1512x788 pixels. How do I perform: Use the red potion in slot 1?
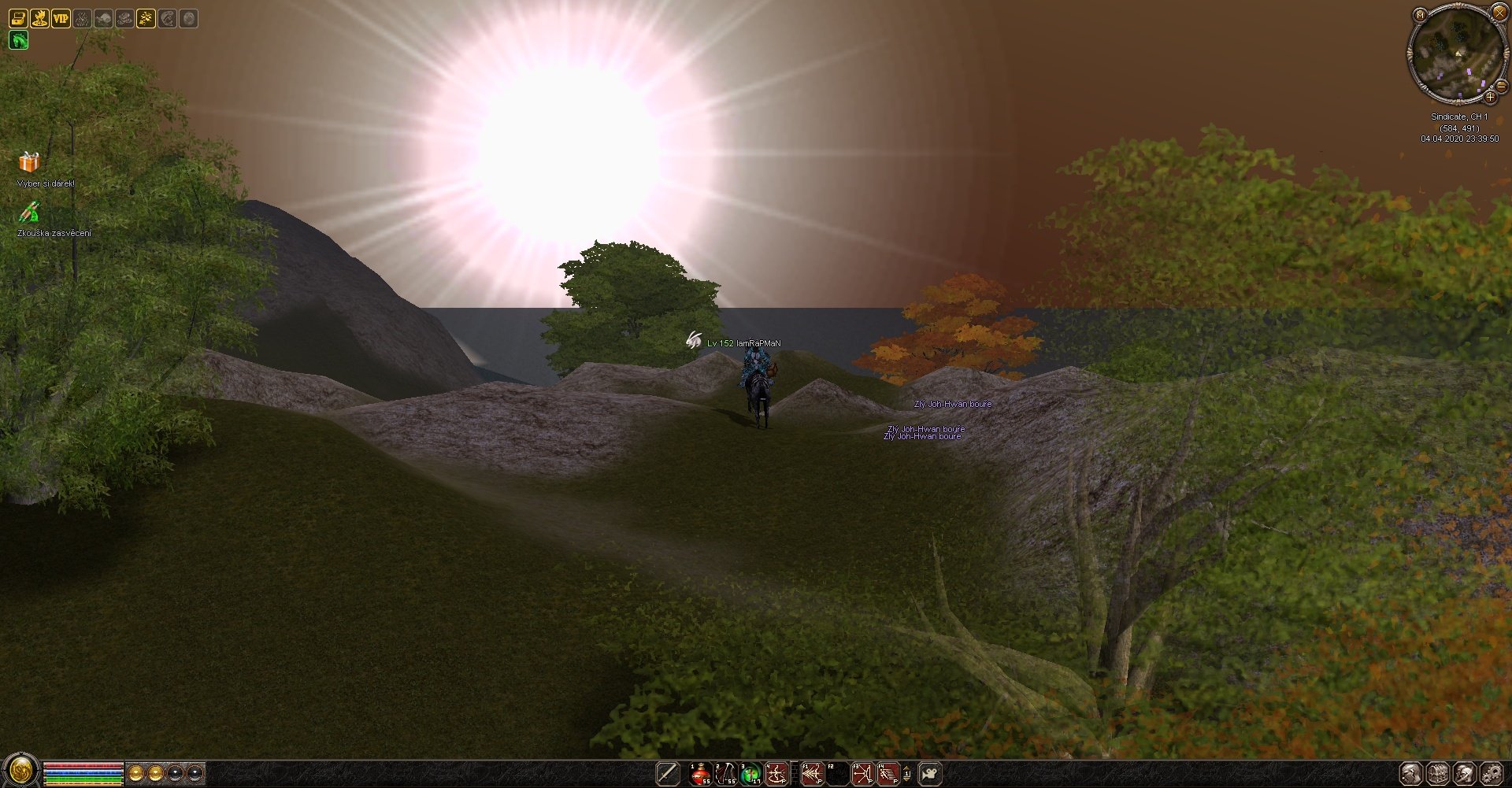[x=700, y=774]
